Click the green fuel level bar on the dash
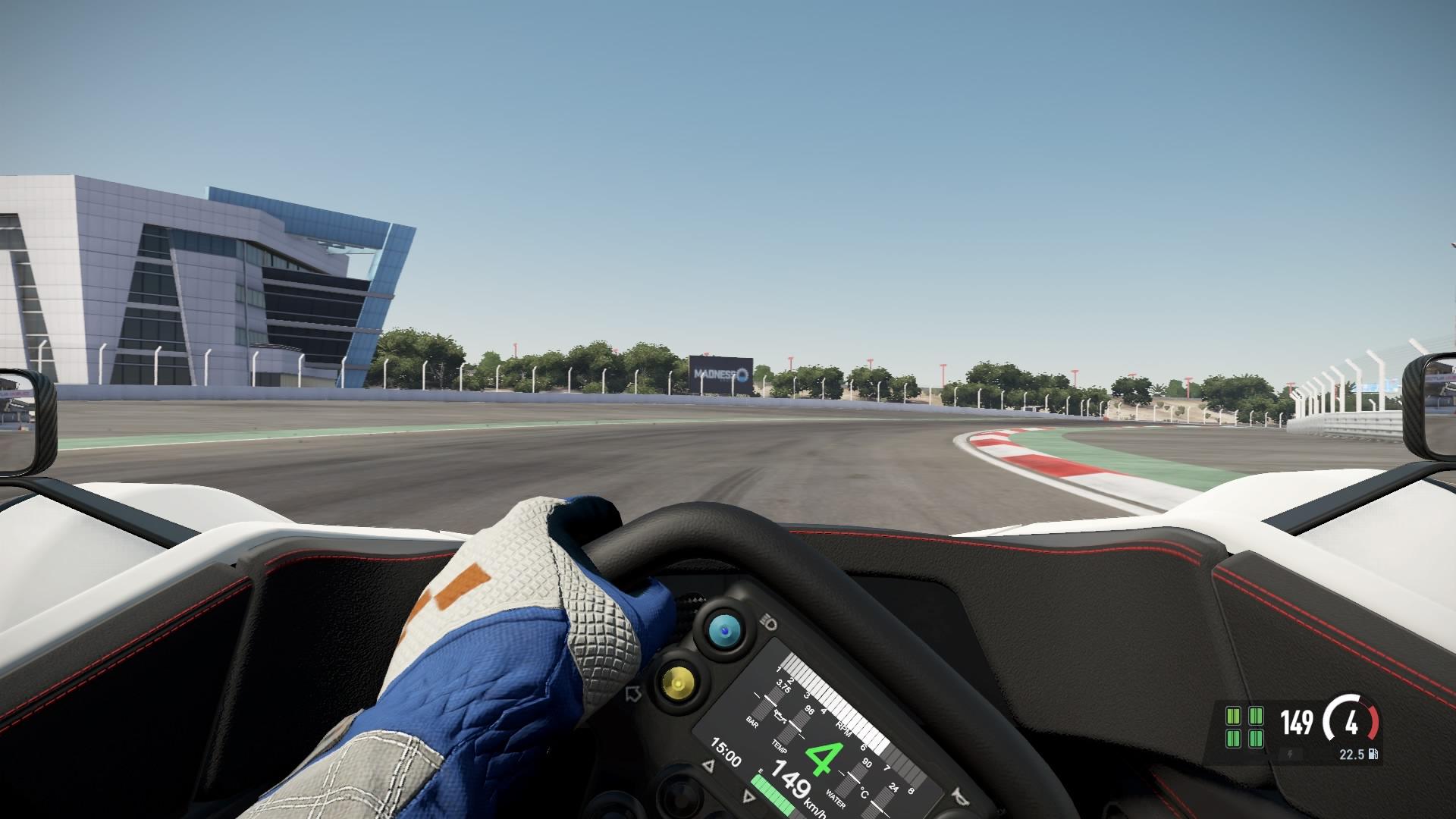This screenshot has height=819, width=1456. (771, 792)
